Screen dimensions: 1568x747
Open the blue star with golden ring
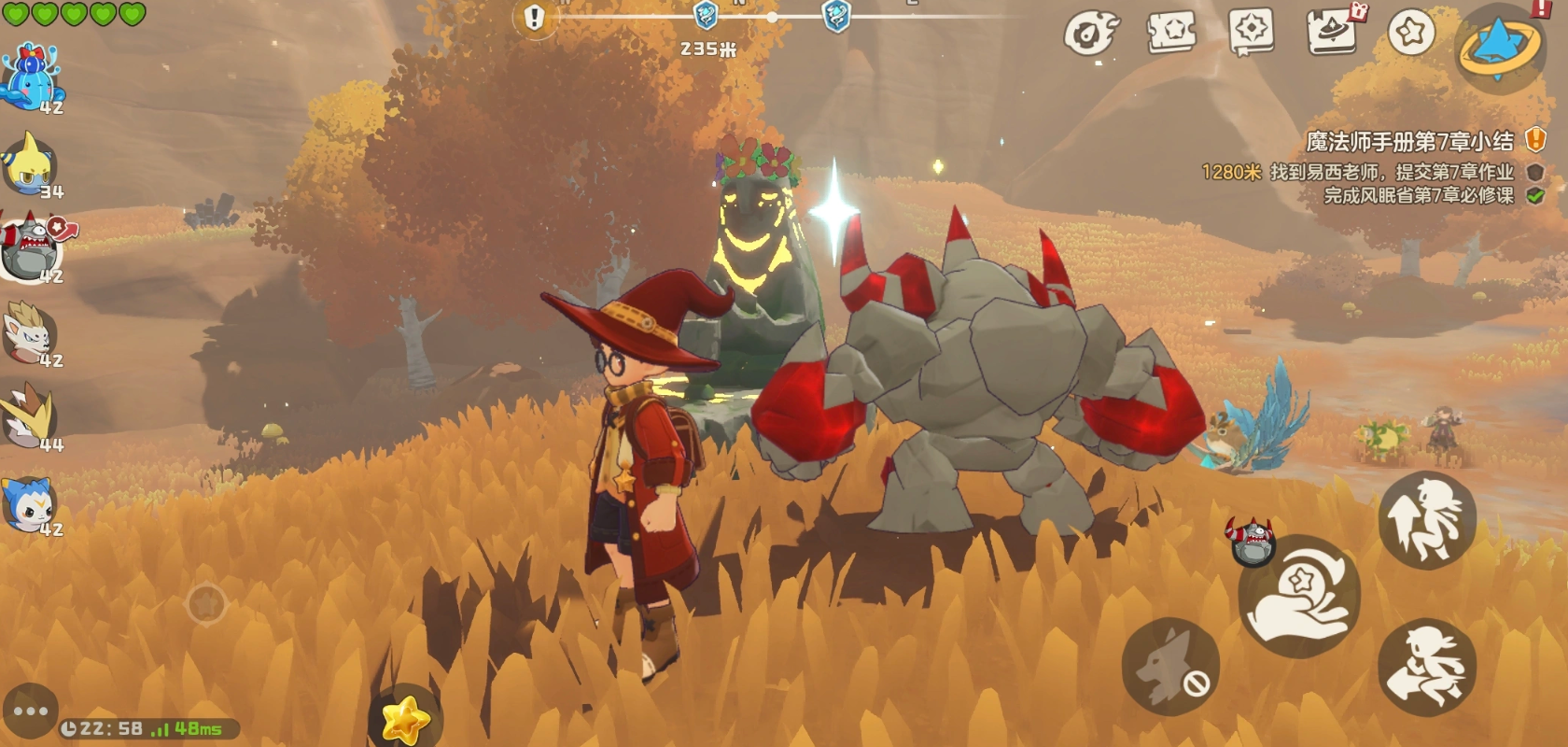coord(1499,47)
